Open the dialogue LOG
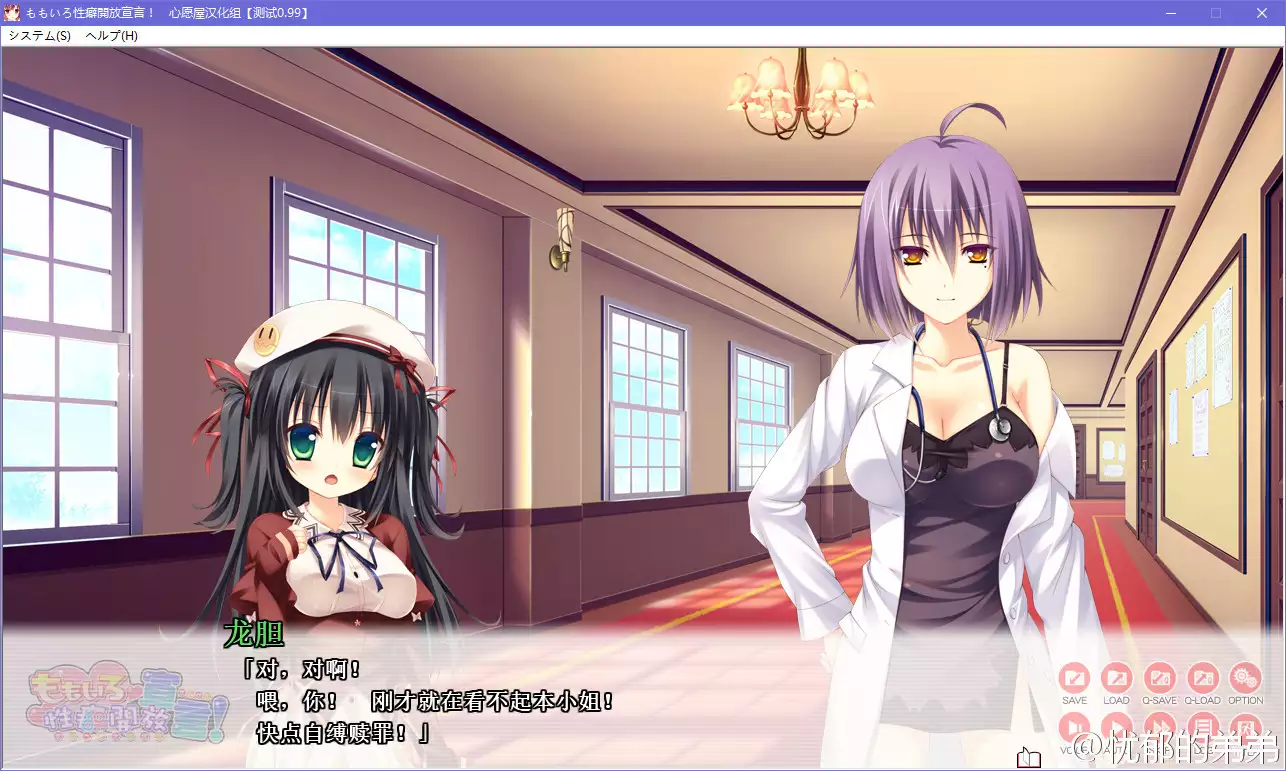 (1202, 727)
